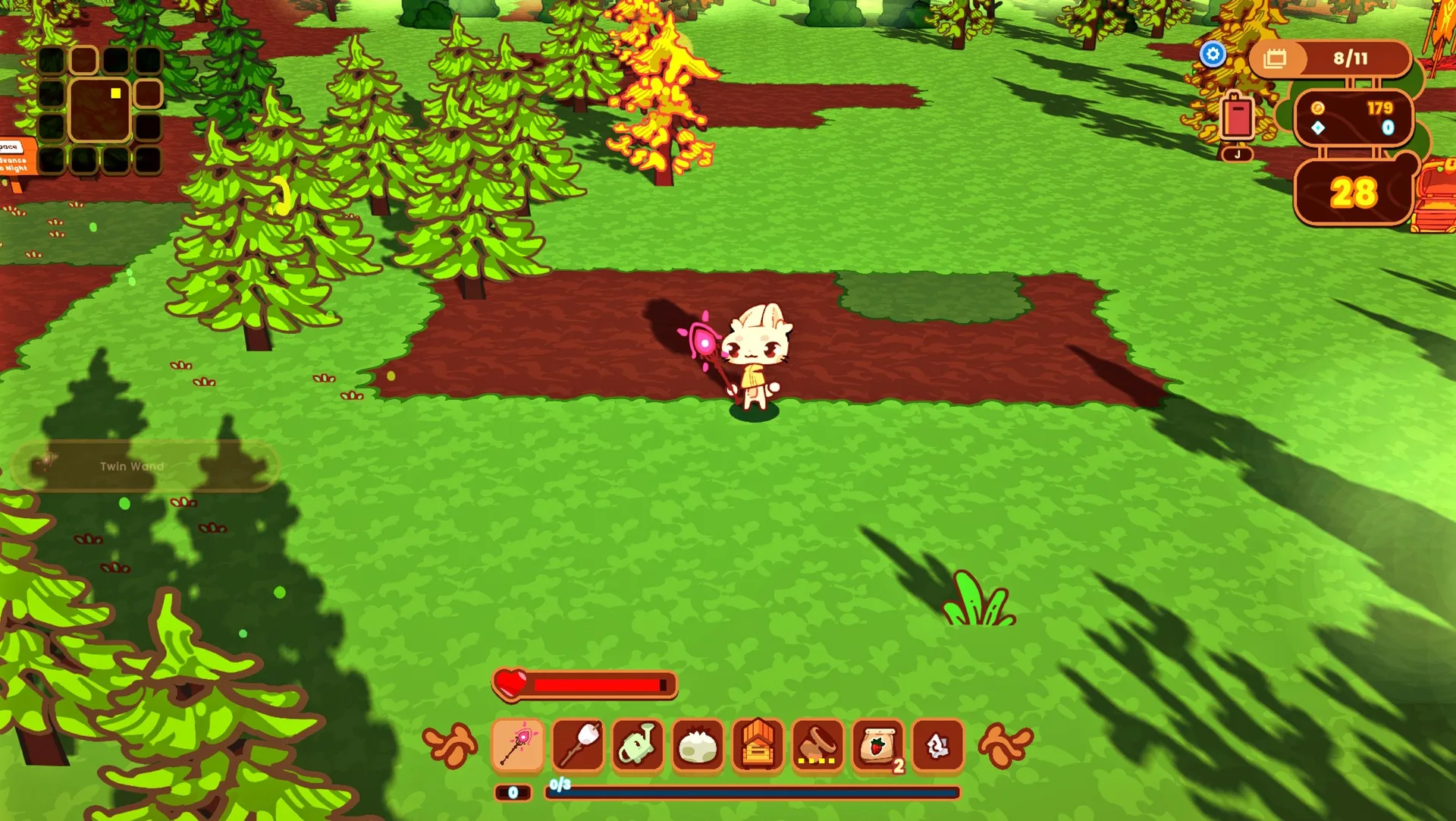
Task: Choose the wooden beehive box slot
Action: tap(758, 744)
